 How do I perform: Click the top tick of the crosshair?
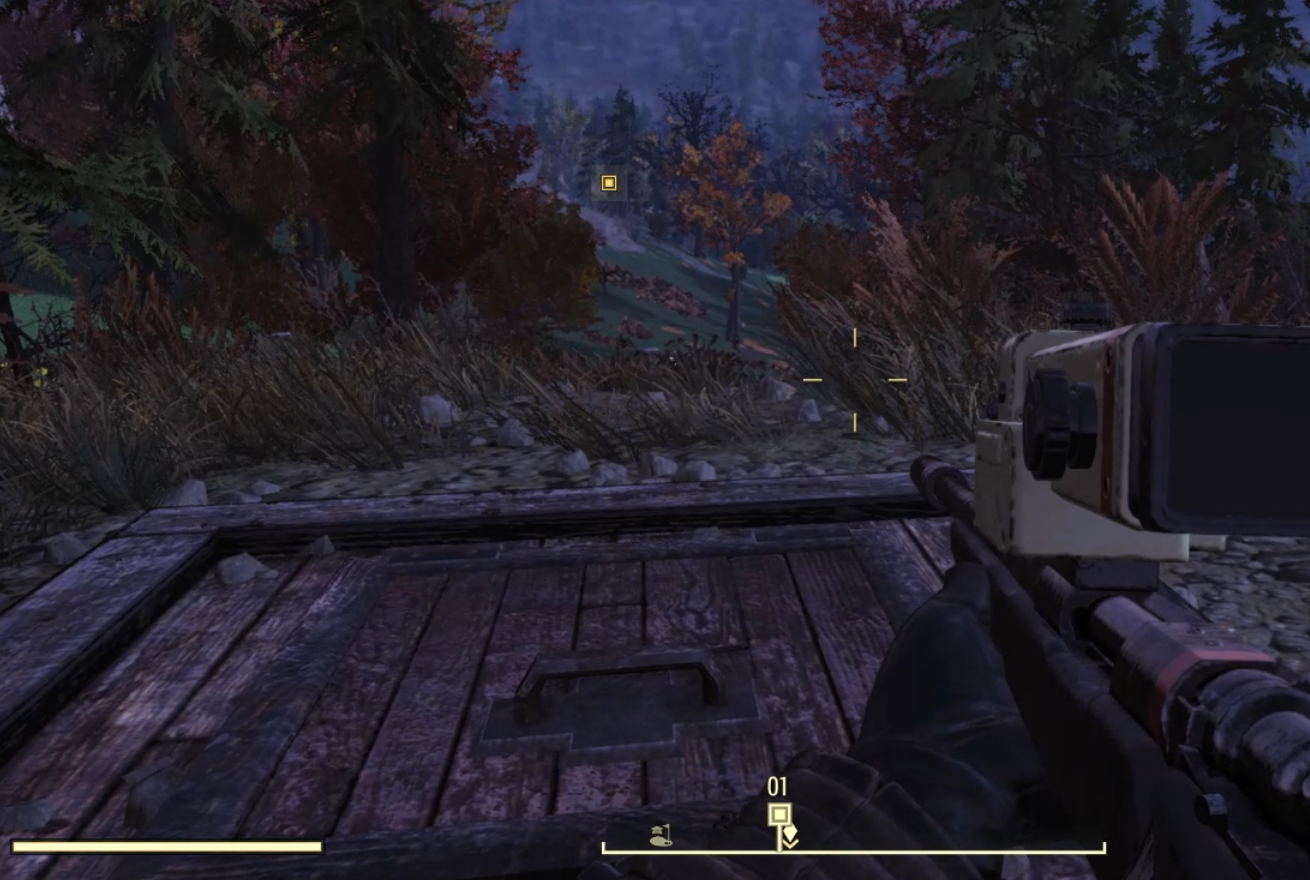855,338
